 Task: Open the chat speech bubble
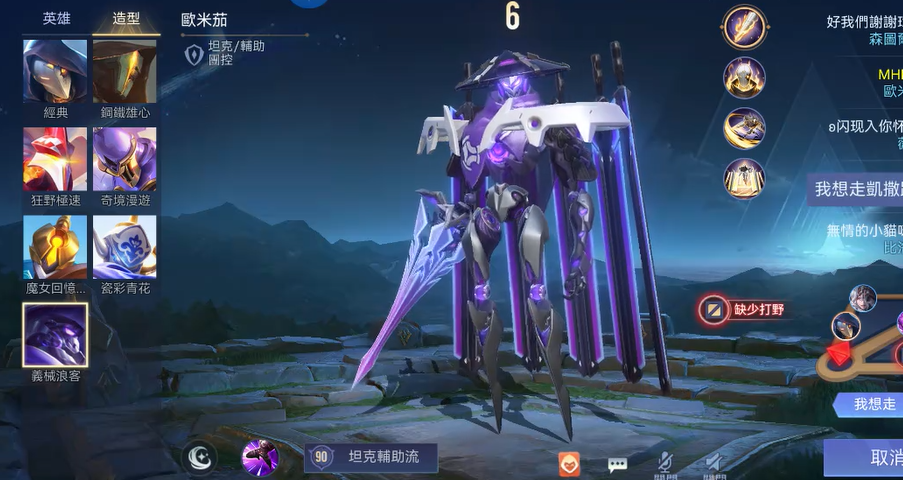click(x=617, y=463)
